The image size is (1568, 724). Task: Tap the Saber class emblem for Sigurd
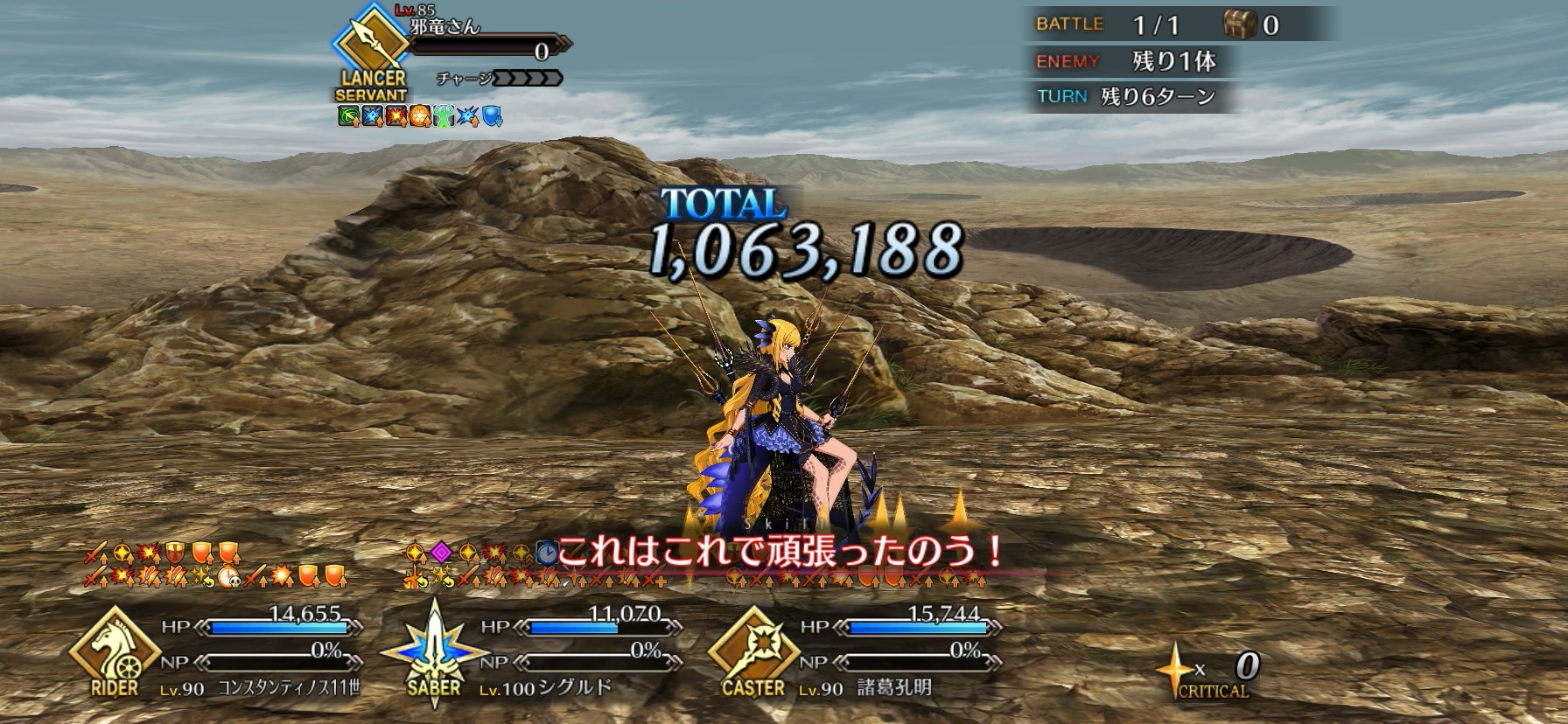(x=434, y=651)
